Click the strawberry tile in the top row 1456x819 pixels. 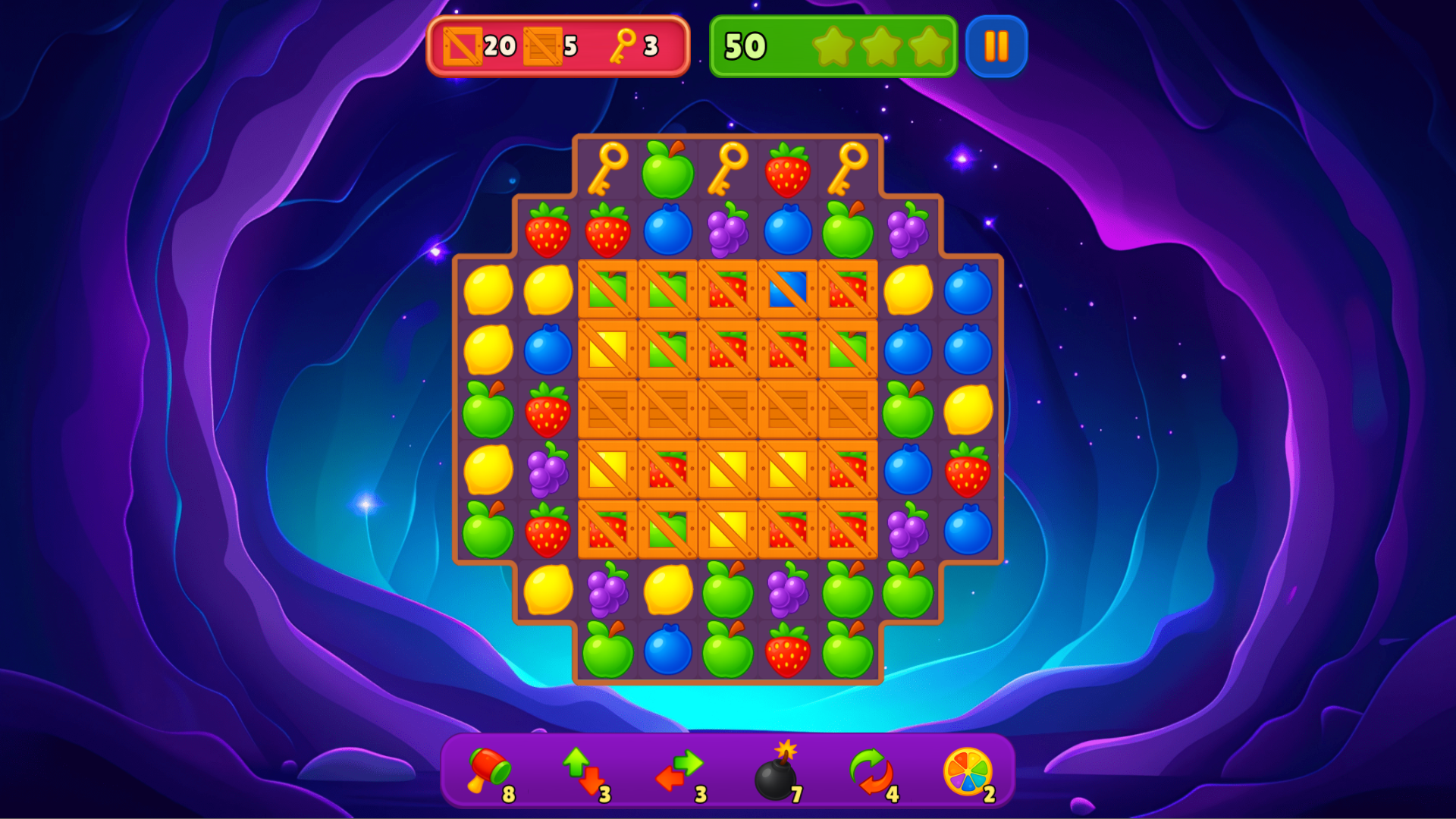point(789,168)
